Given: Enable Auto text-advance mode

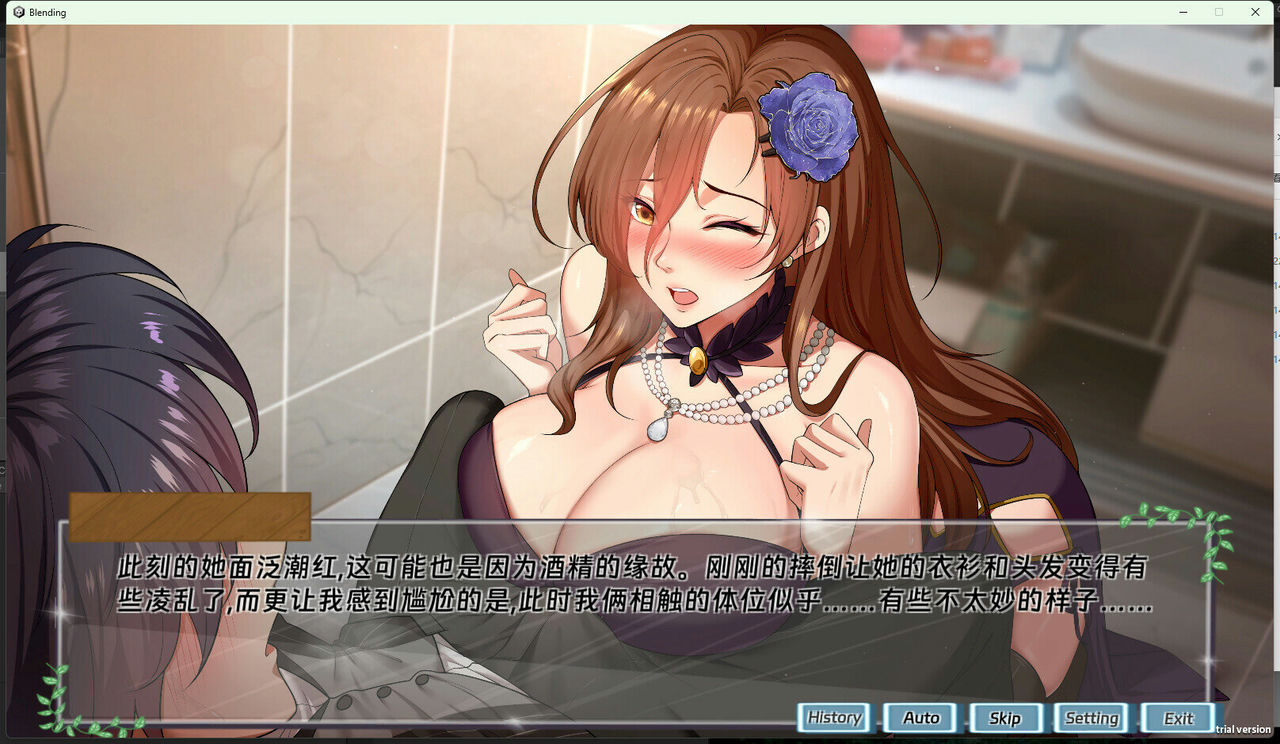Looking at the screenshot, I should point(920,717).
